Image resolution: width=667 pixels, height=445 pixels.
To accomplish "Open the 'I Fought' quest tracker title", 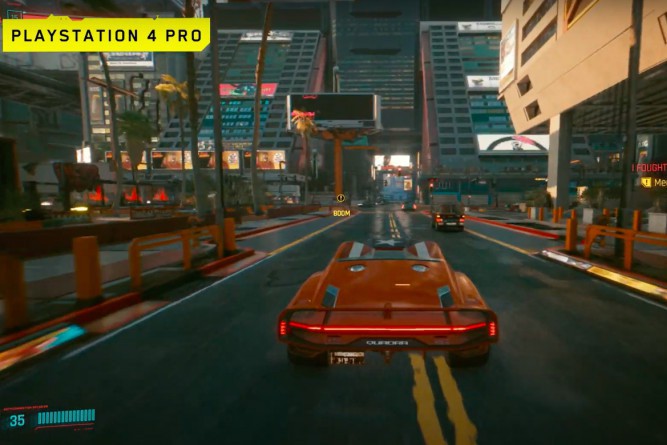I will click(x=649, y=168).
